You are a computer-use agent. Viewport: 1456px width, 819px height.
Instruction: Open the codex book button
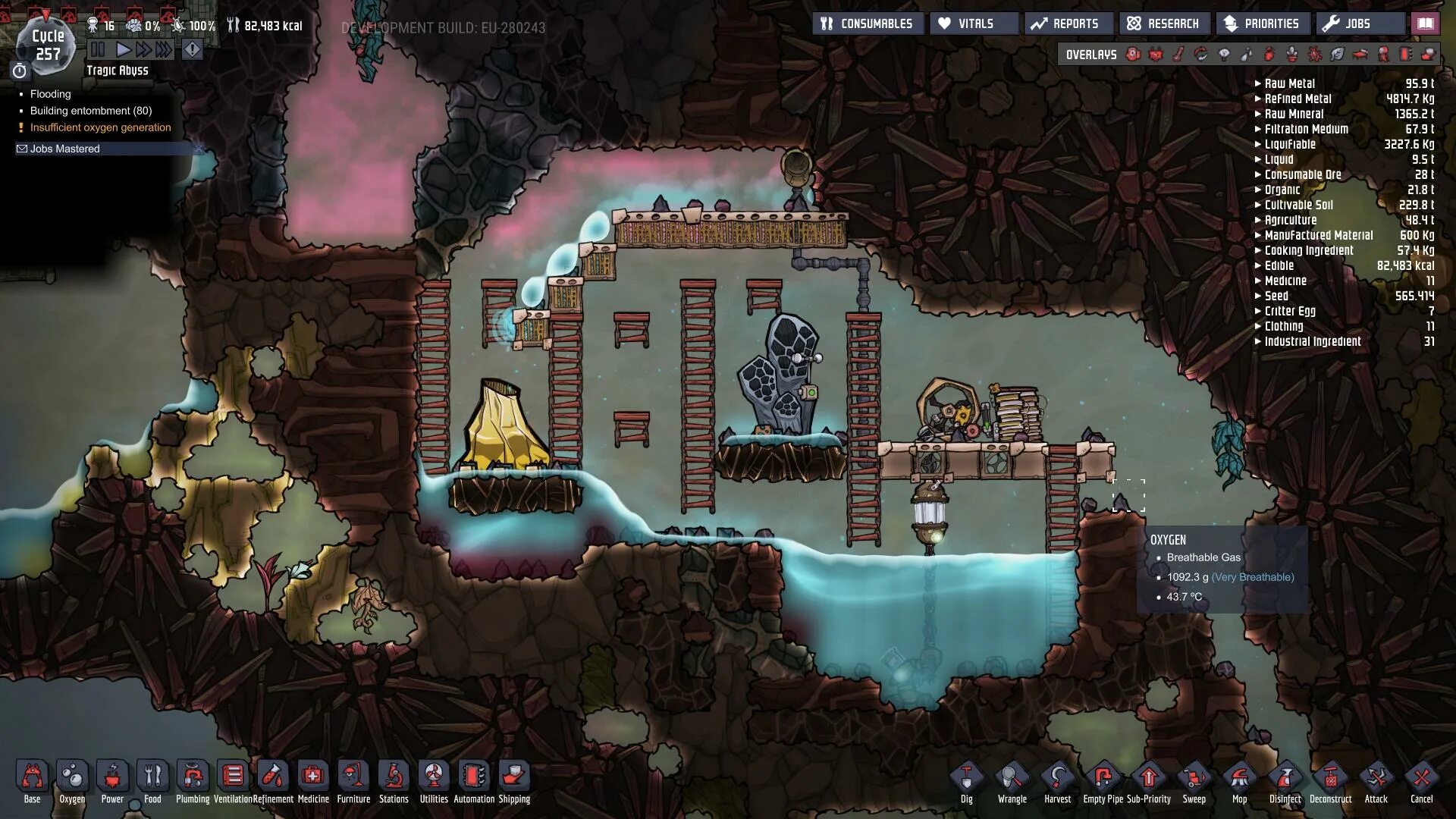coord(1426,24)
